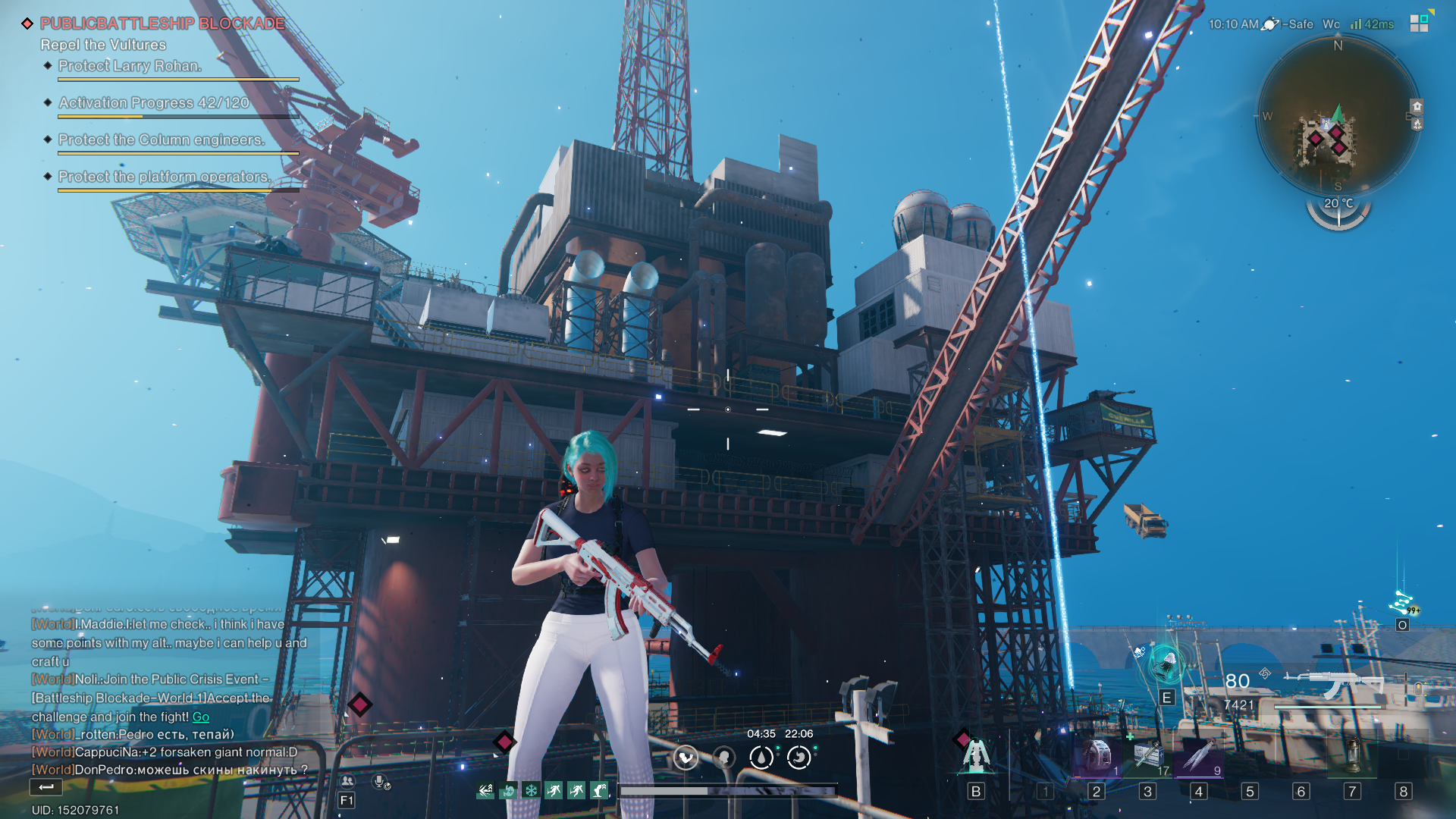
Task: Click the snowflake status effect icon
Action: pos(532,791)
